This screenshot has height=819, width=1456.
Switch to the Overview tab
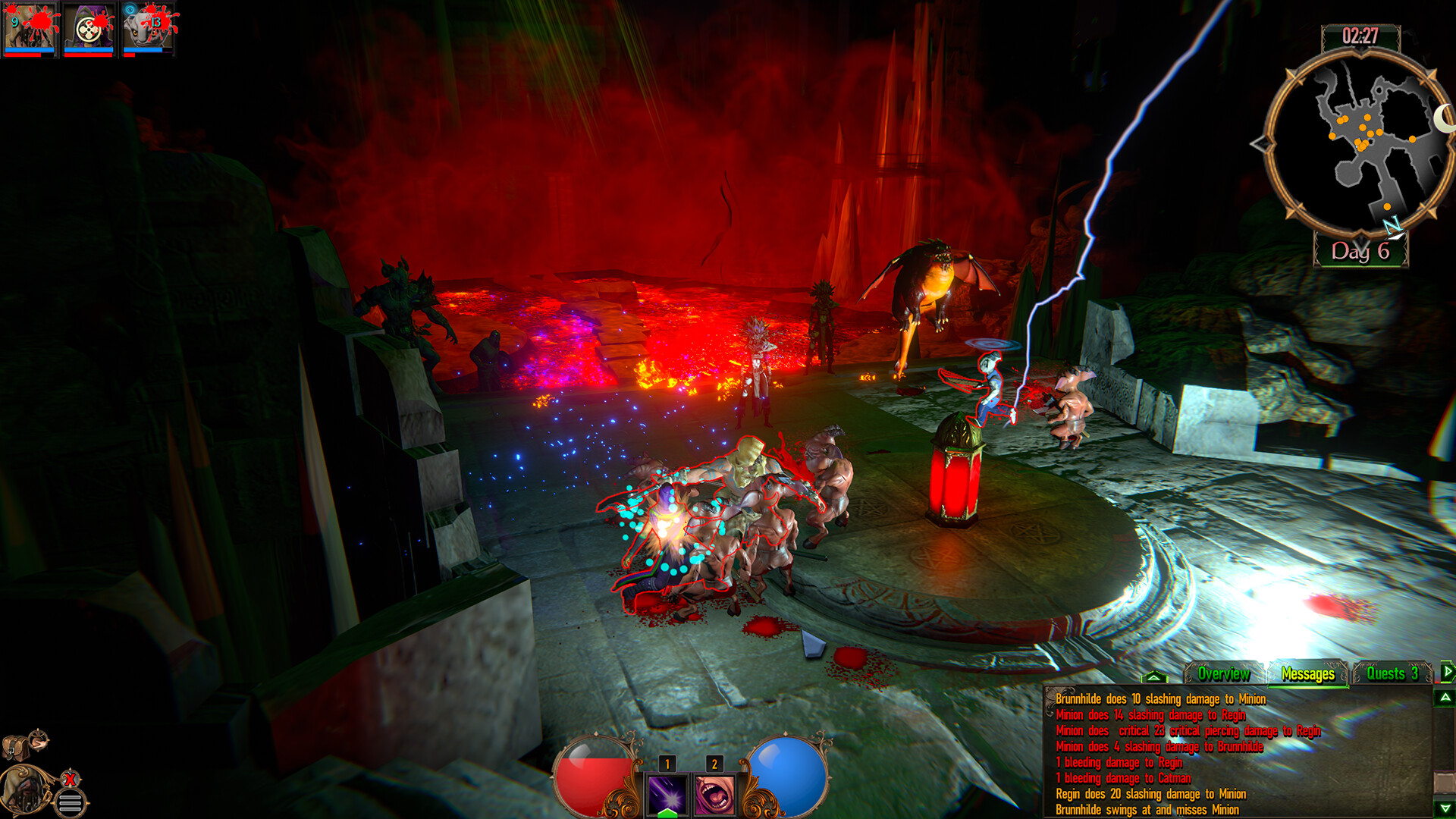(1223, 673)
